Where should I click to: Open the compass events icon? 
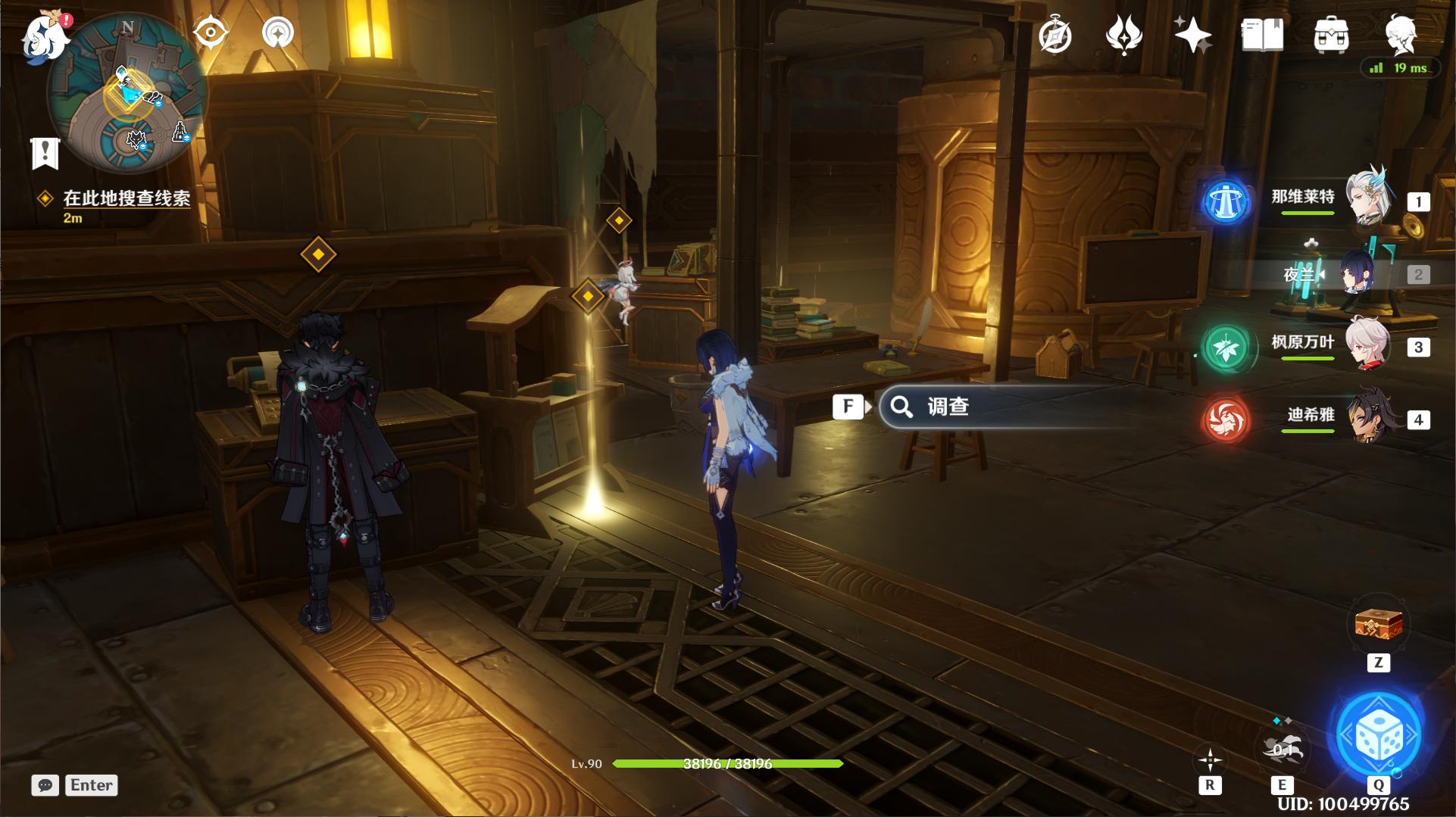click(x=1055, y=35)
